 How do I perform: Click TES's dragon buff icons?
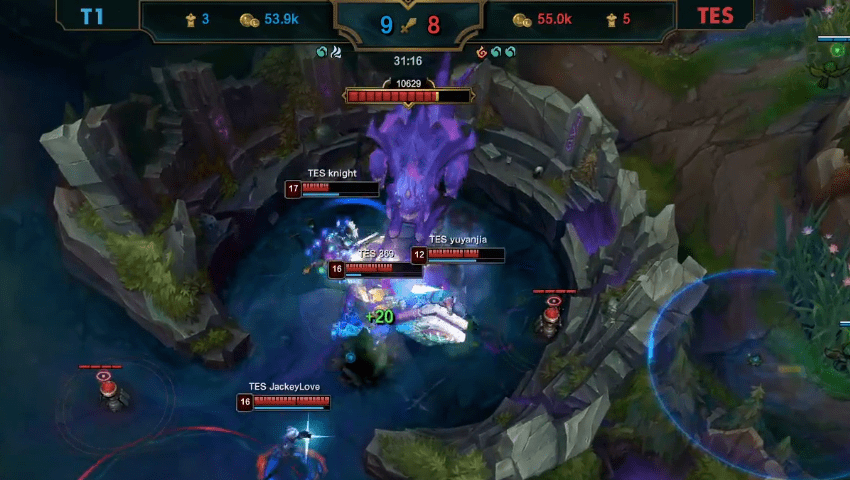click(496, 52)
